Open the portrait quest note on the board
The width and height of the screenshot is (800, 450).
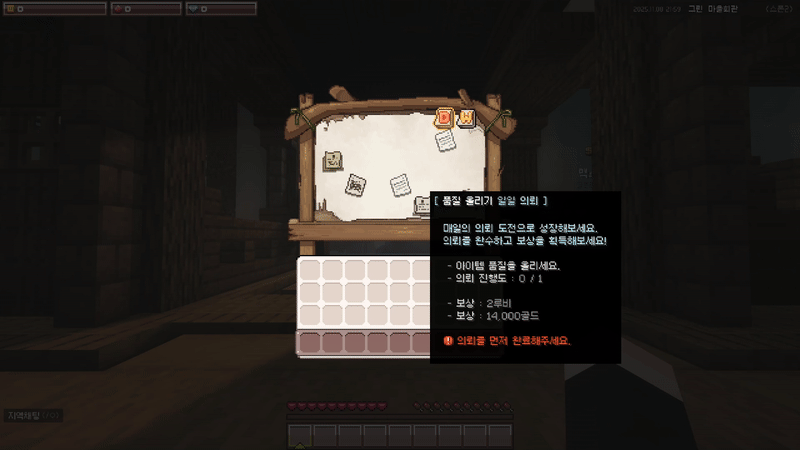tap(333, 160)
